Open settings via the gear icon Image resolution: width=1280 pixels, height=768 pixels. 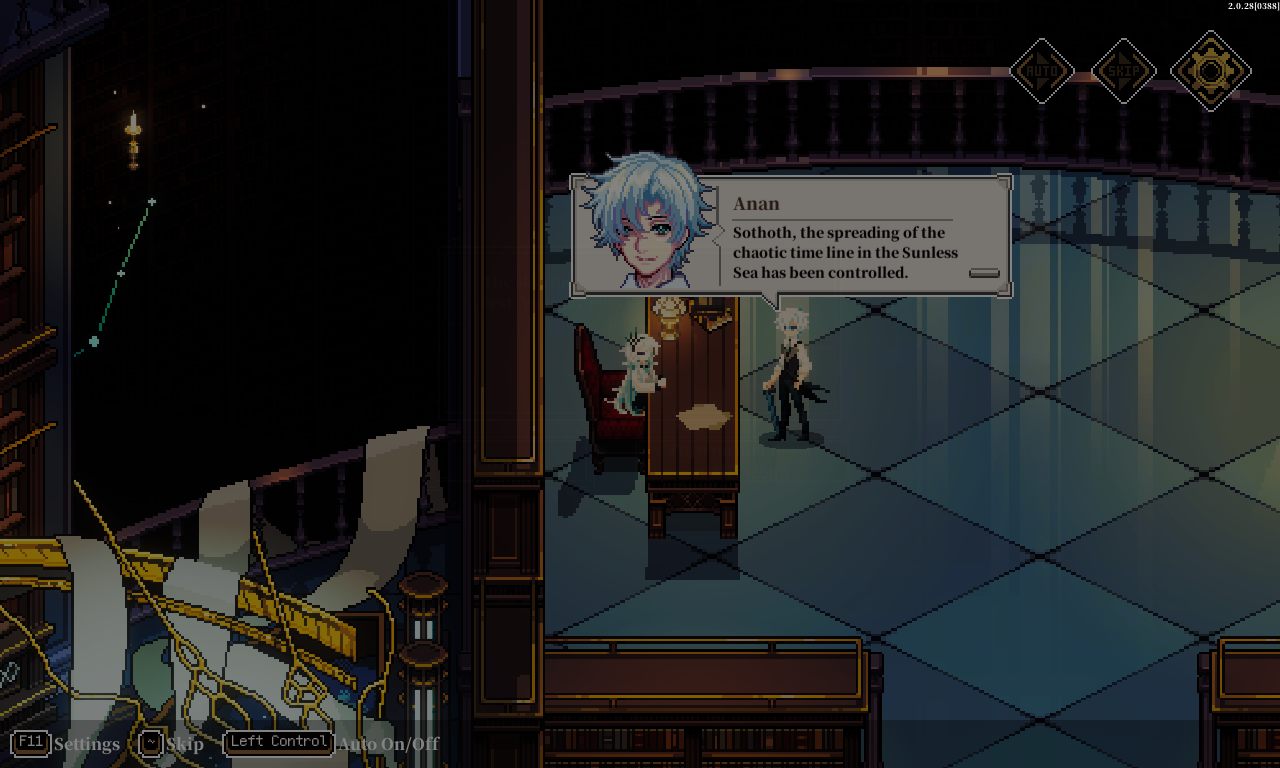[1210, 71]
